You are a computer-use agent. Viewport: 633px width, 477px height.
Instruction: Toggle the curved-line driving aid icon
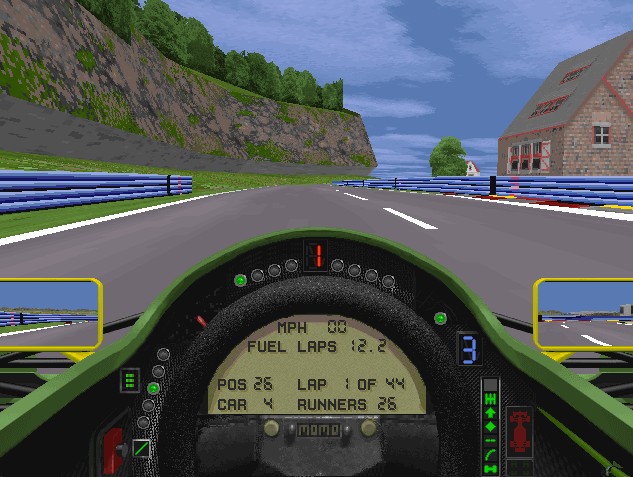click(x=490, y=453)
